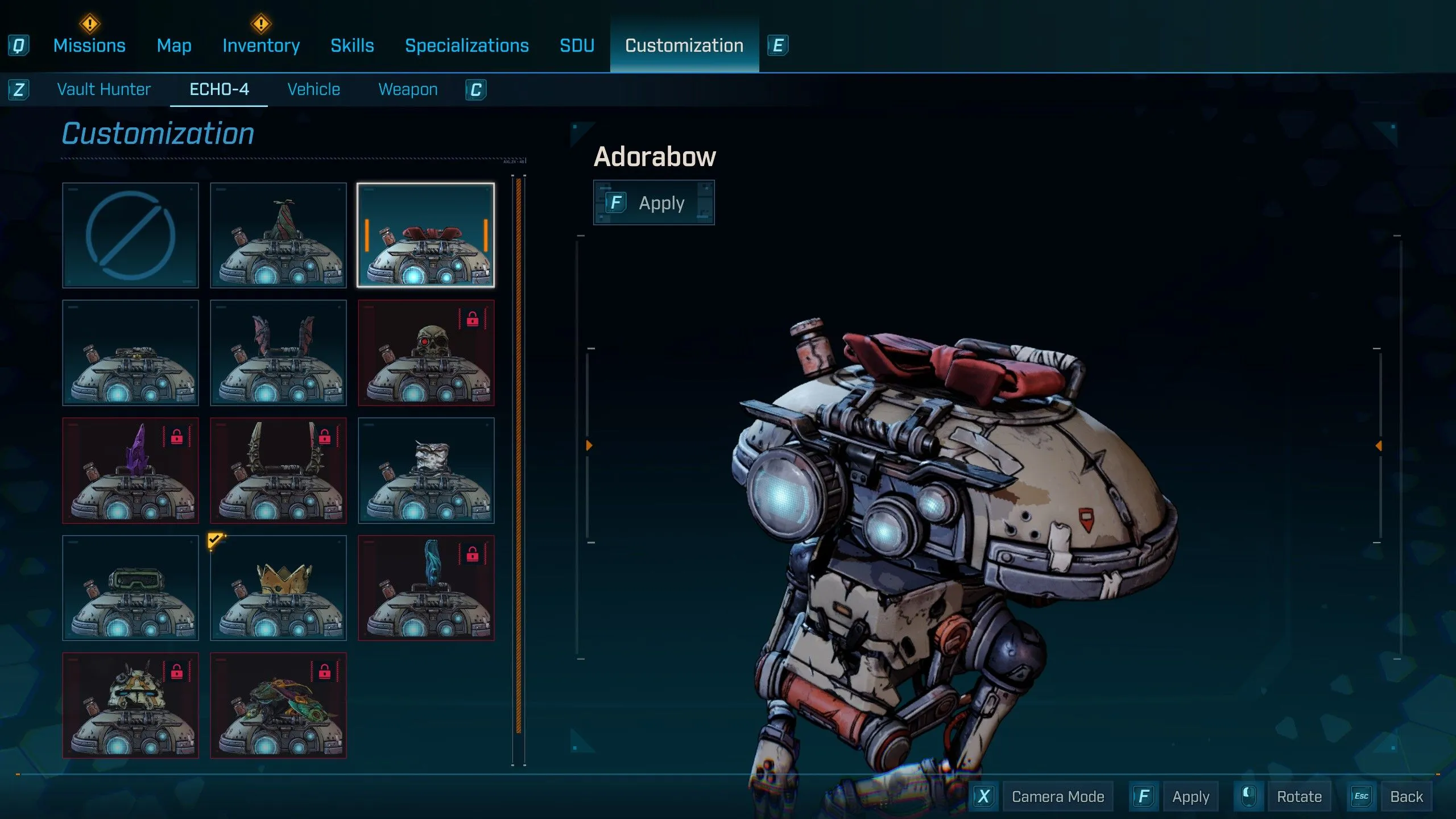Select the red bat wings attachment
The image size is (1456, 819).
click(x=278, y=353)
